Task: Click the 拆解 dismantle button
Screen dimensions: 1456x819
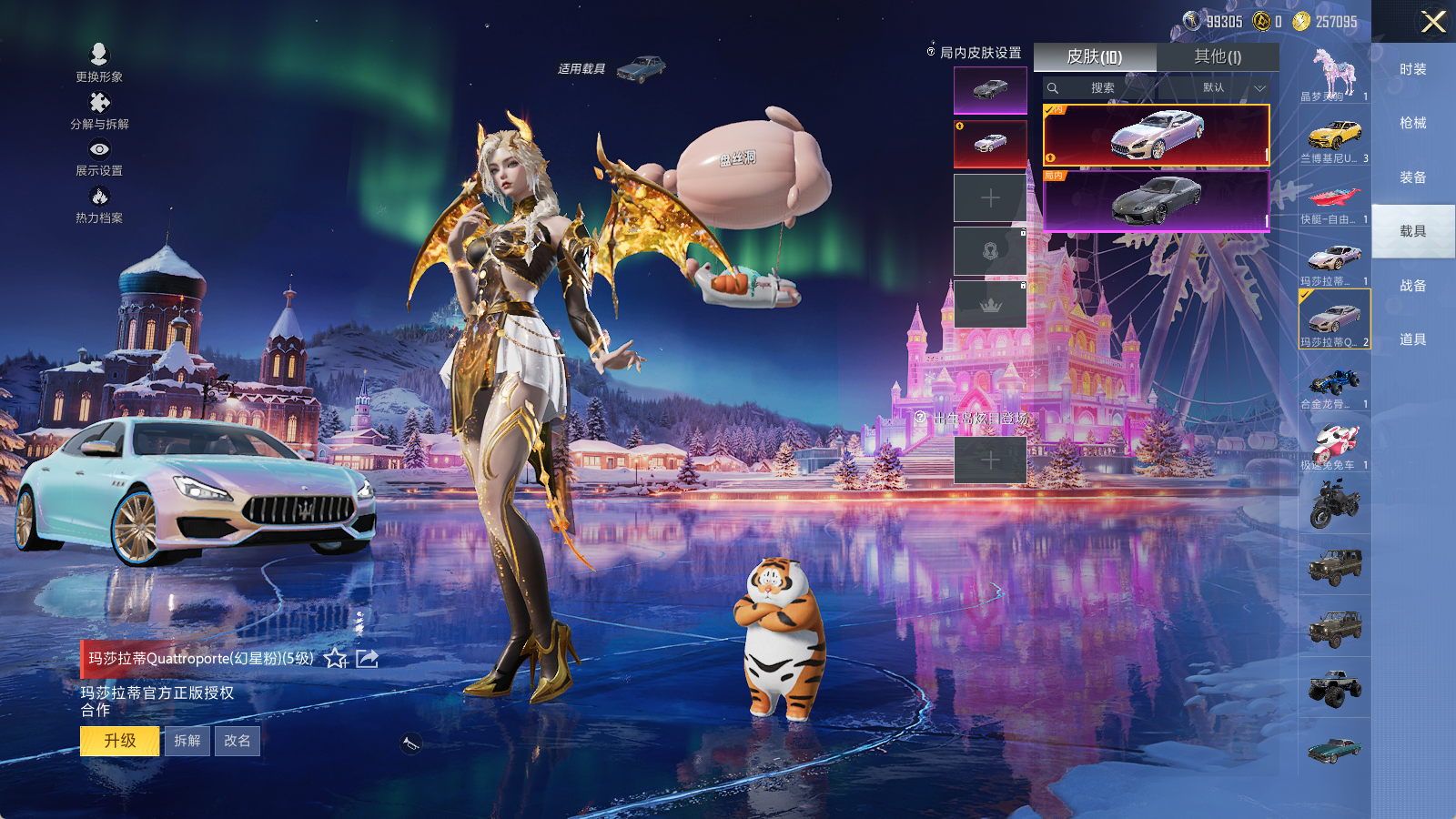Action: [x=187, y=741]
